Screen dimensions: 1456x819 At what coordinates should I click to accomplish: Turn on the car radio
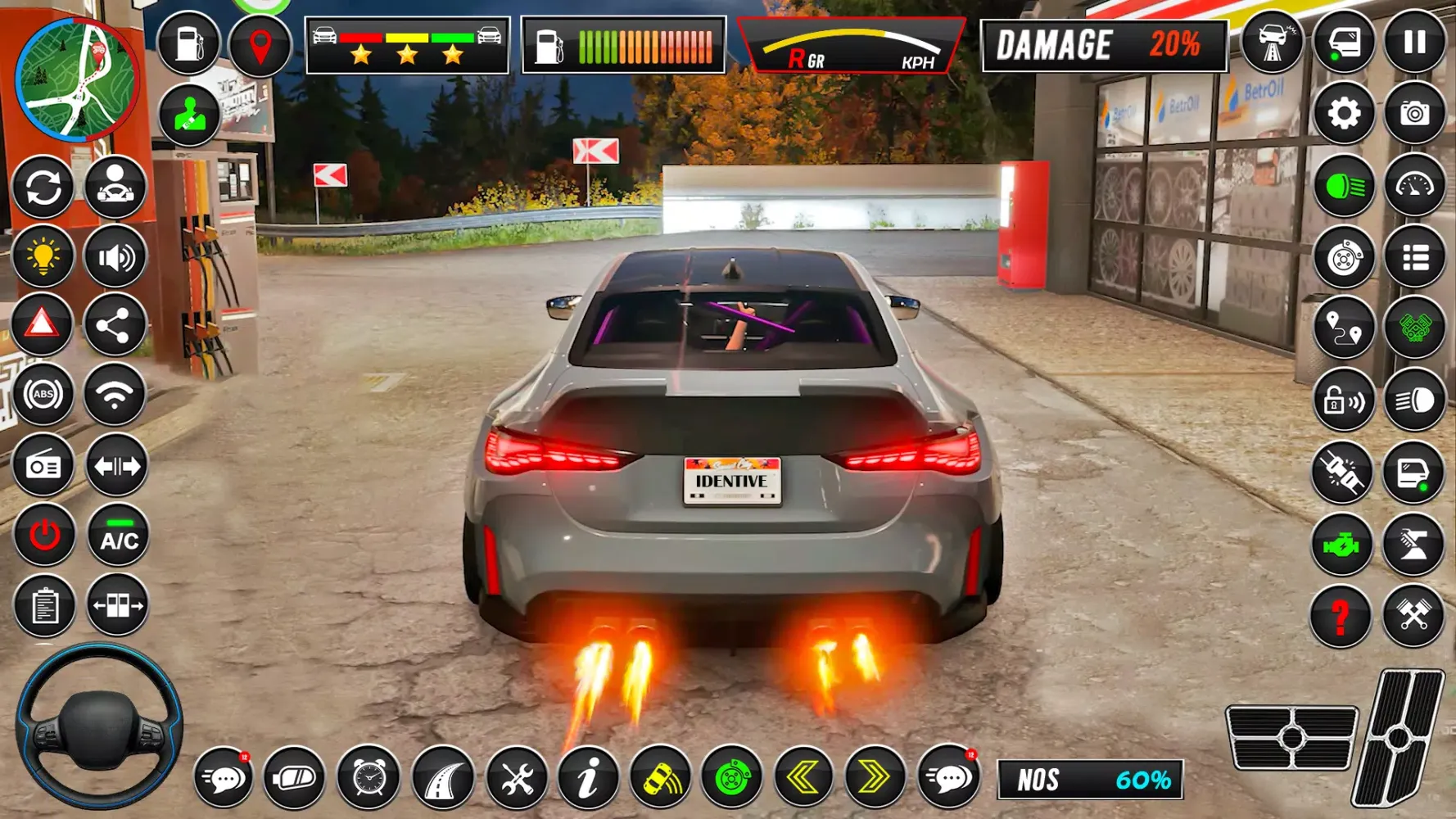[45, 466]
